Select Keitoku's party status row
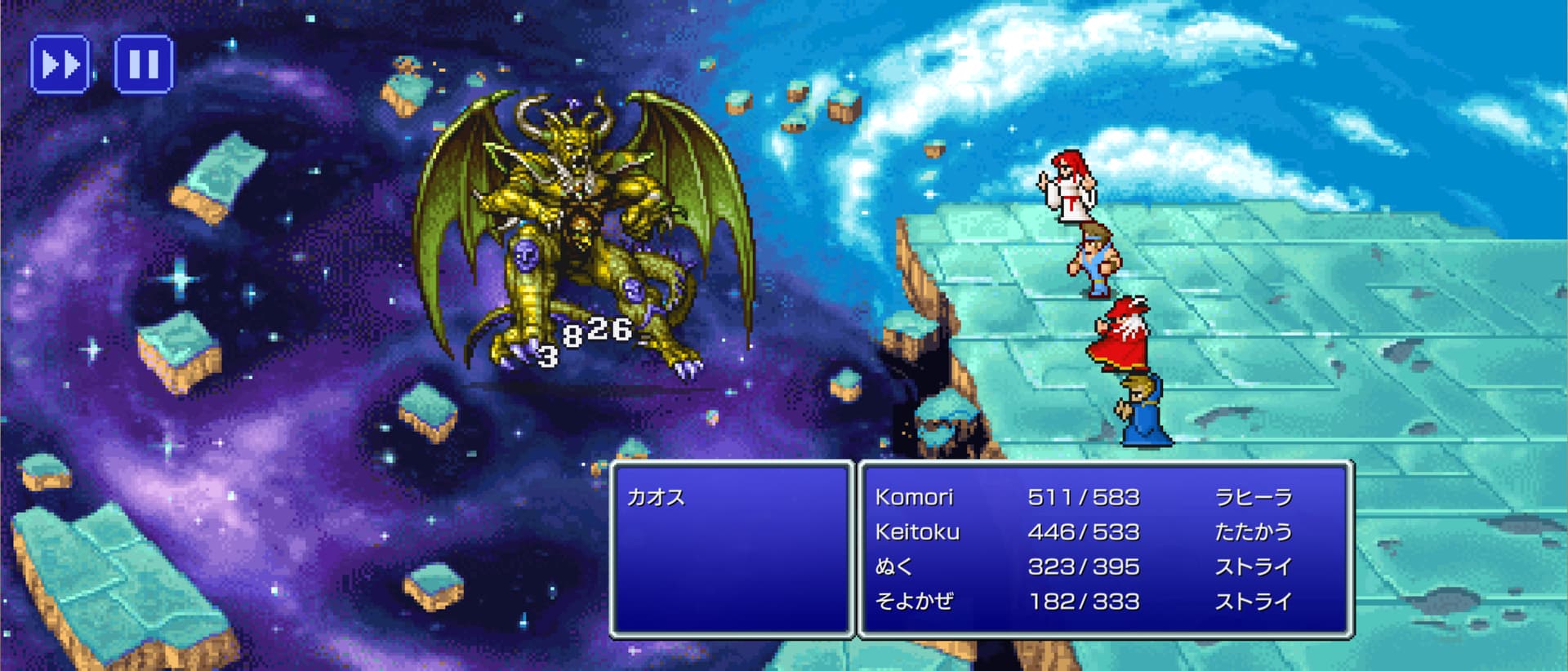1568x671 pixels. (1083, 532)
